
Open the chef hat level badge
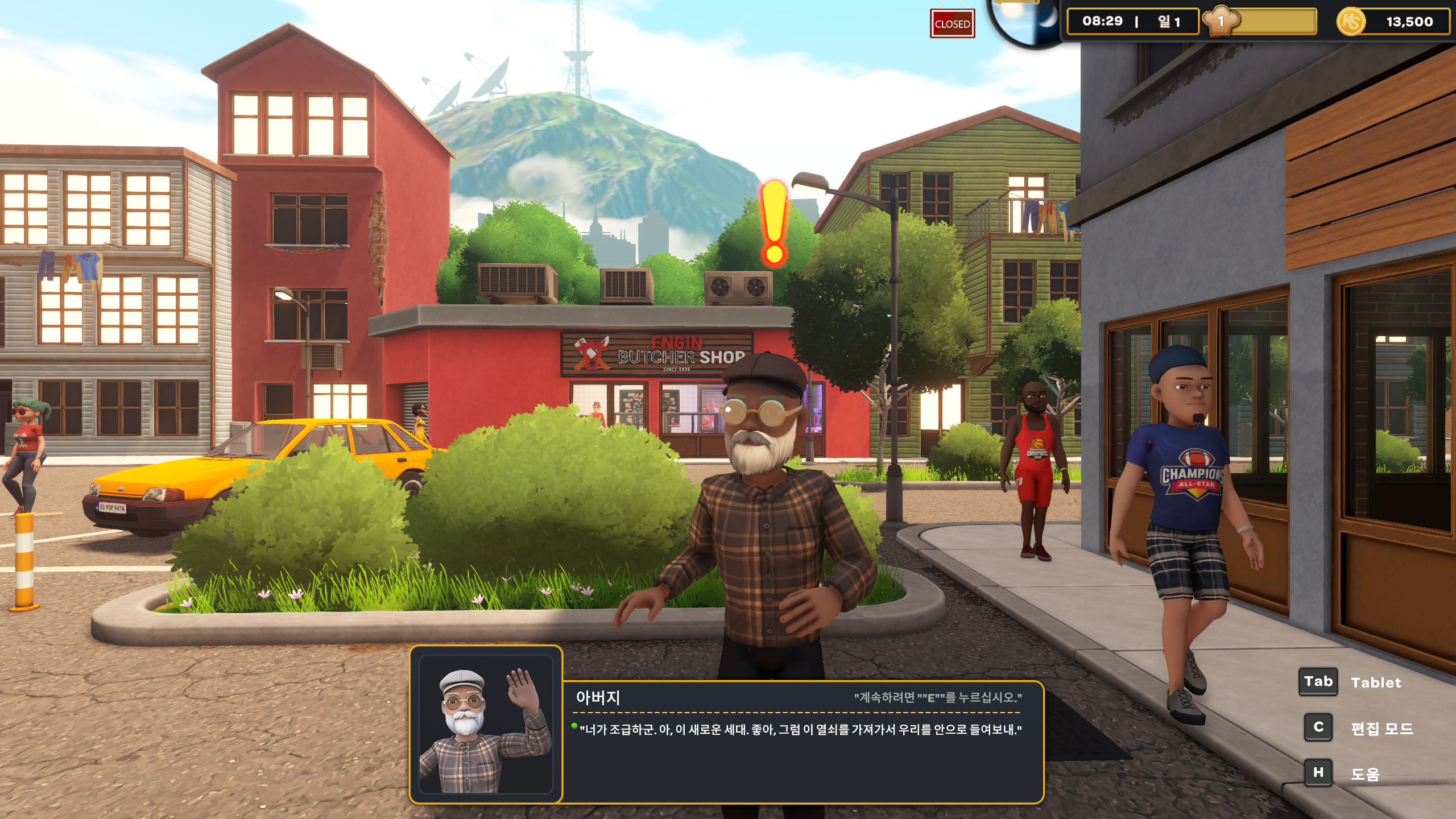pos(1221,22)
